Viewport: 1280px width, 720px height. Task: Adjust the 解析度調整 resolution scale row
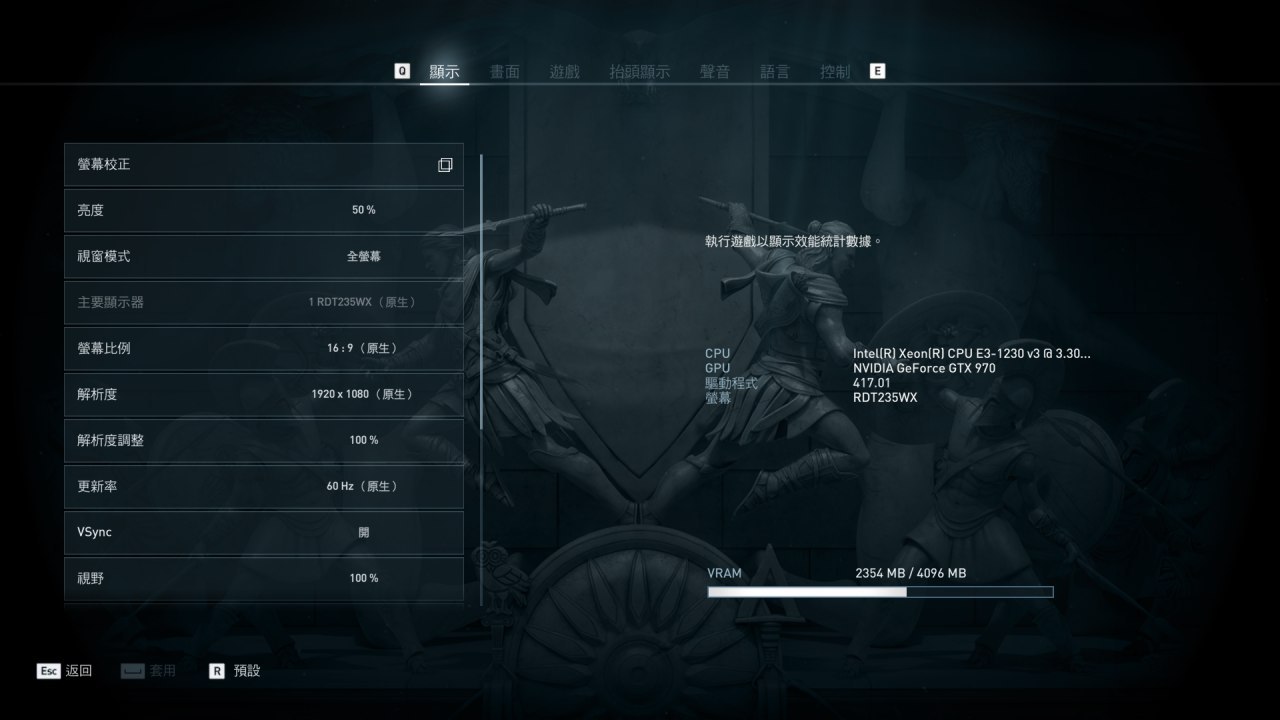(x=264, y=440)
